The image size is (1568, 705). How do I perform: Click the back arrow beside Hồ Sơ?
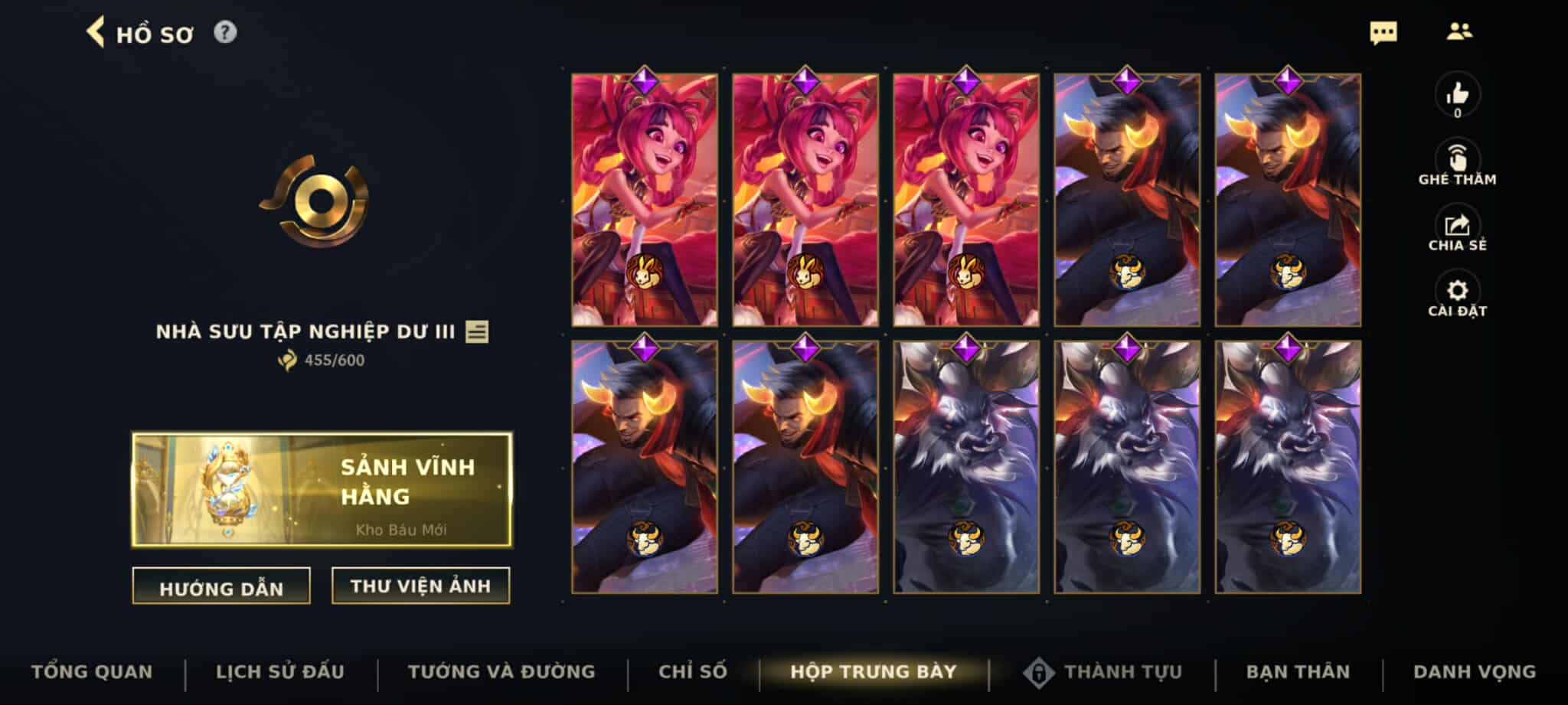pos(94,32)
